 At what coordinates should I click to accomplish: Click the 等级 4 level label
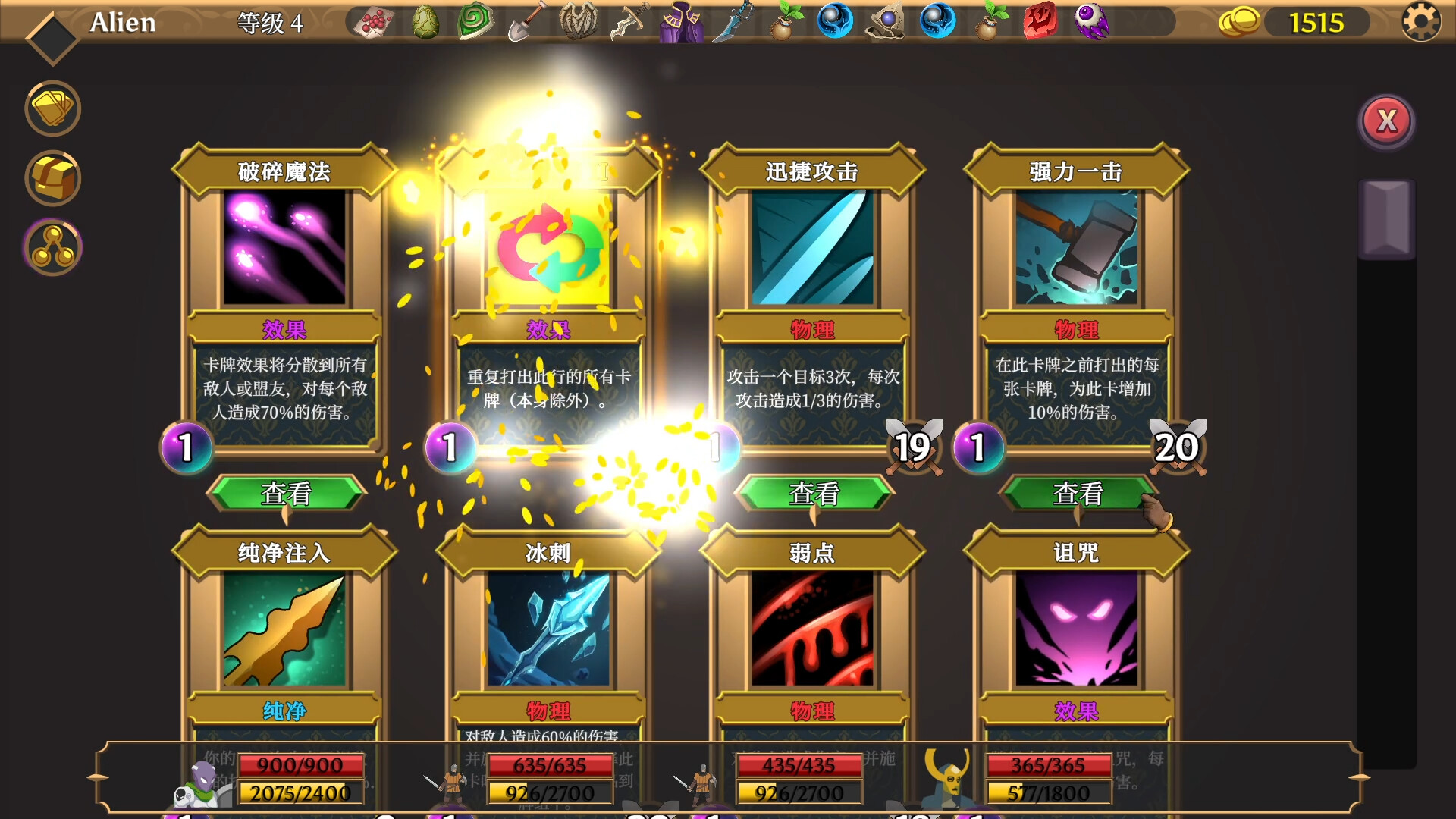click(270, 23)
